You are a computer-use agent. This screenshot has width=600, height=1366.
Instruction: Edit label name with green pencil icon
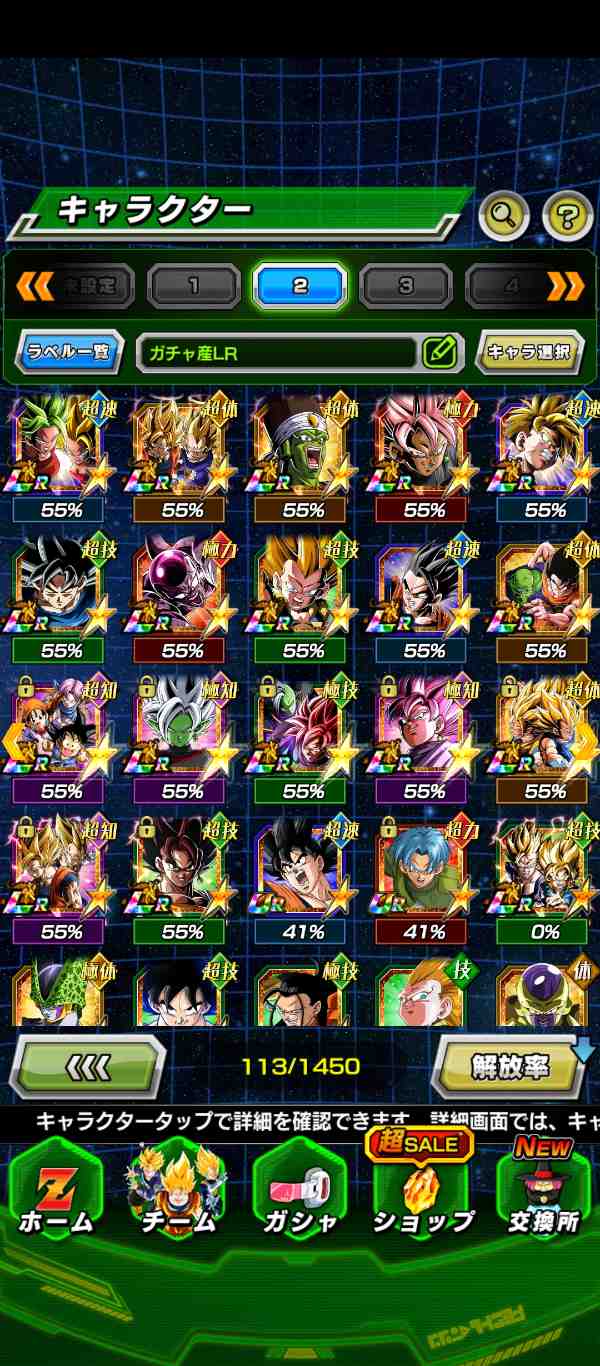click(x=439, y=352)
